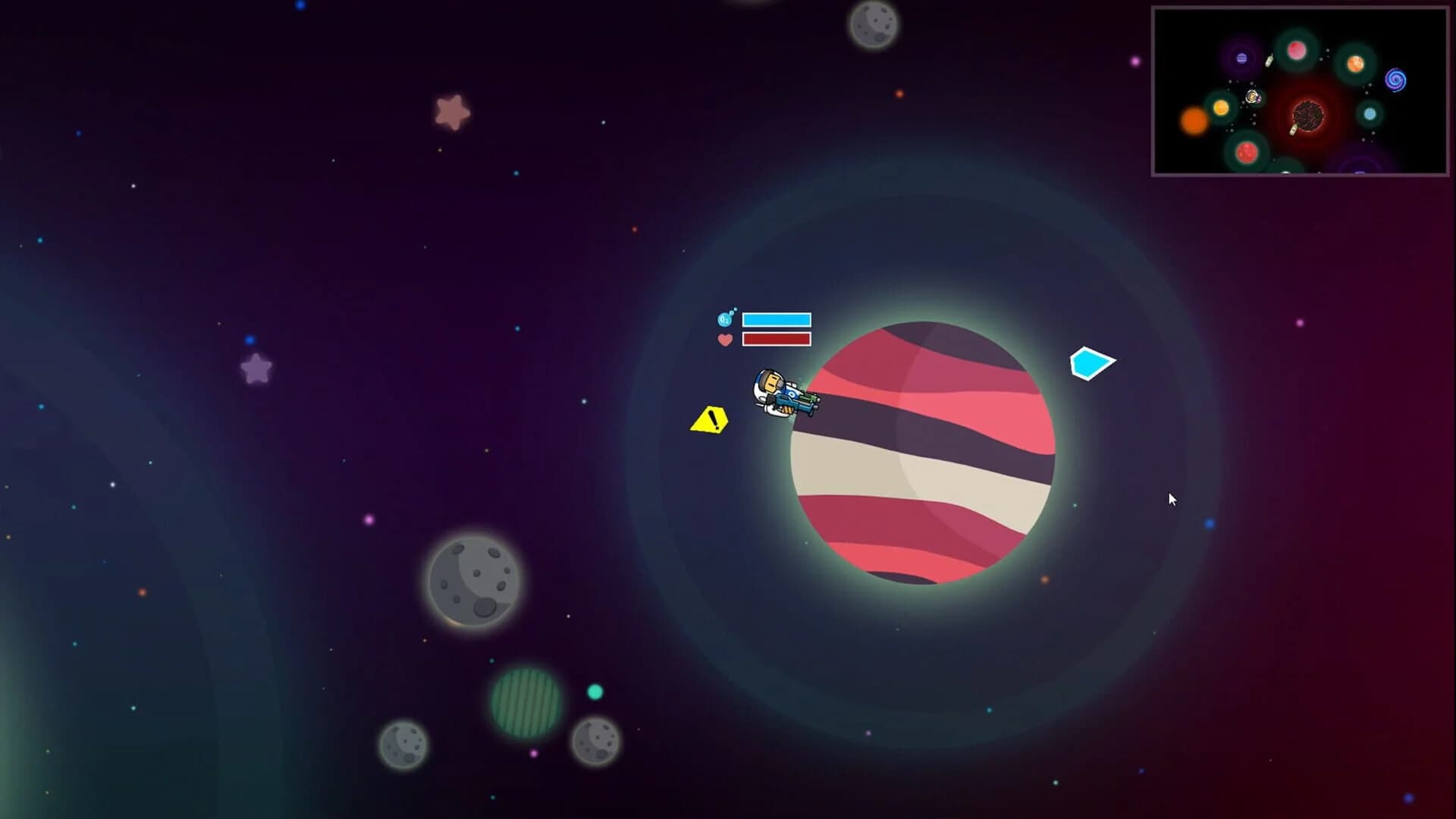Click the heart health icon

tap(725, 340)
